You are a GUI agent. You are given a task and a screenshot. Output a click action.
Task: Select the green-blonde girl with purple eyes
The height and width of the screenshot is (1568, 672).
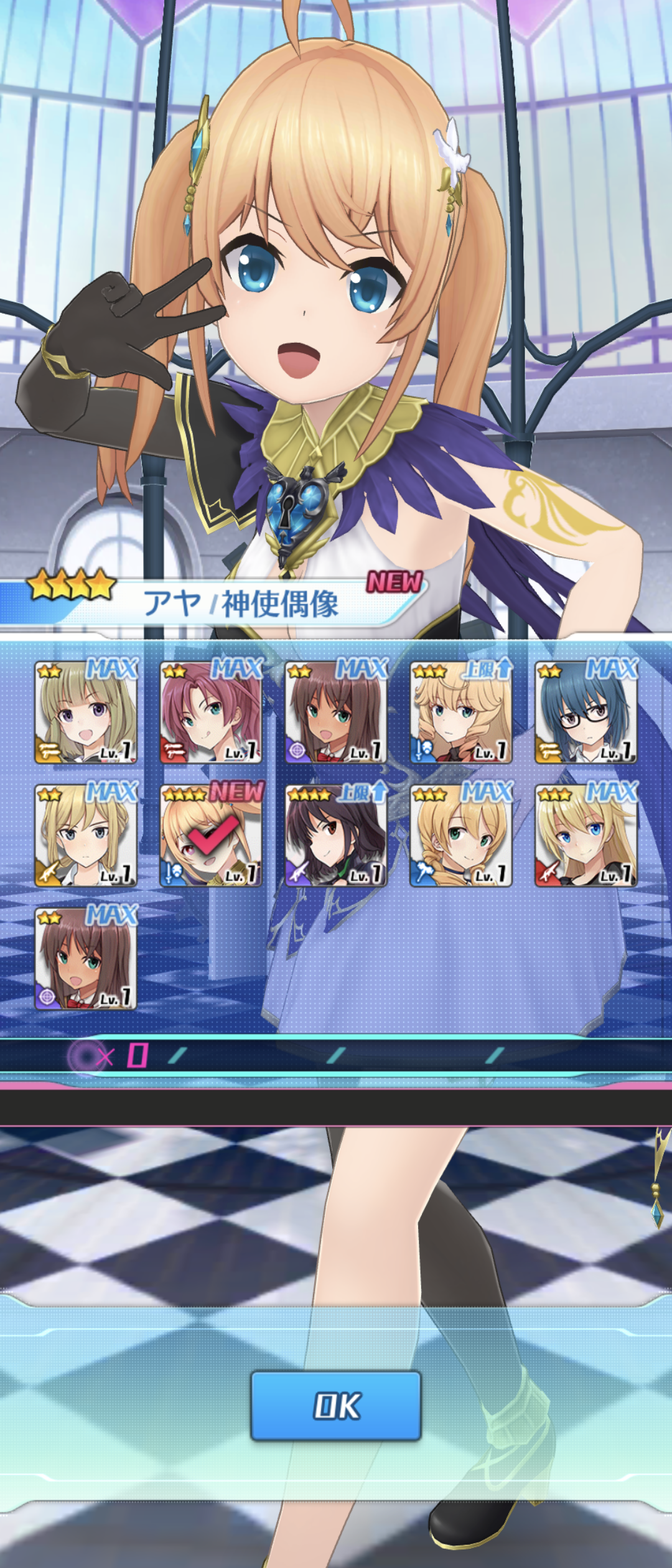[x=86, y=712]
